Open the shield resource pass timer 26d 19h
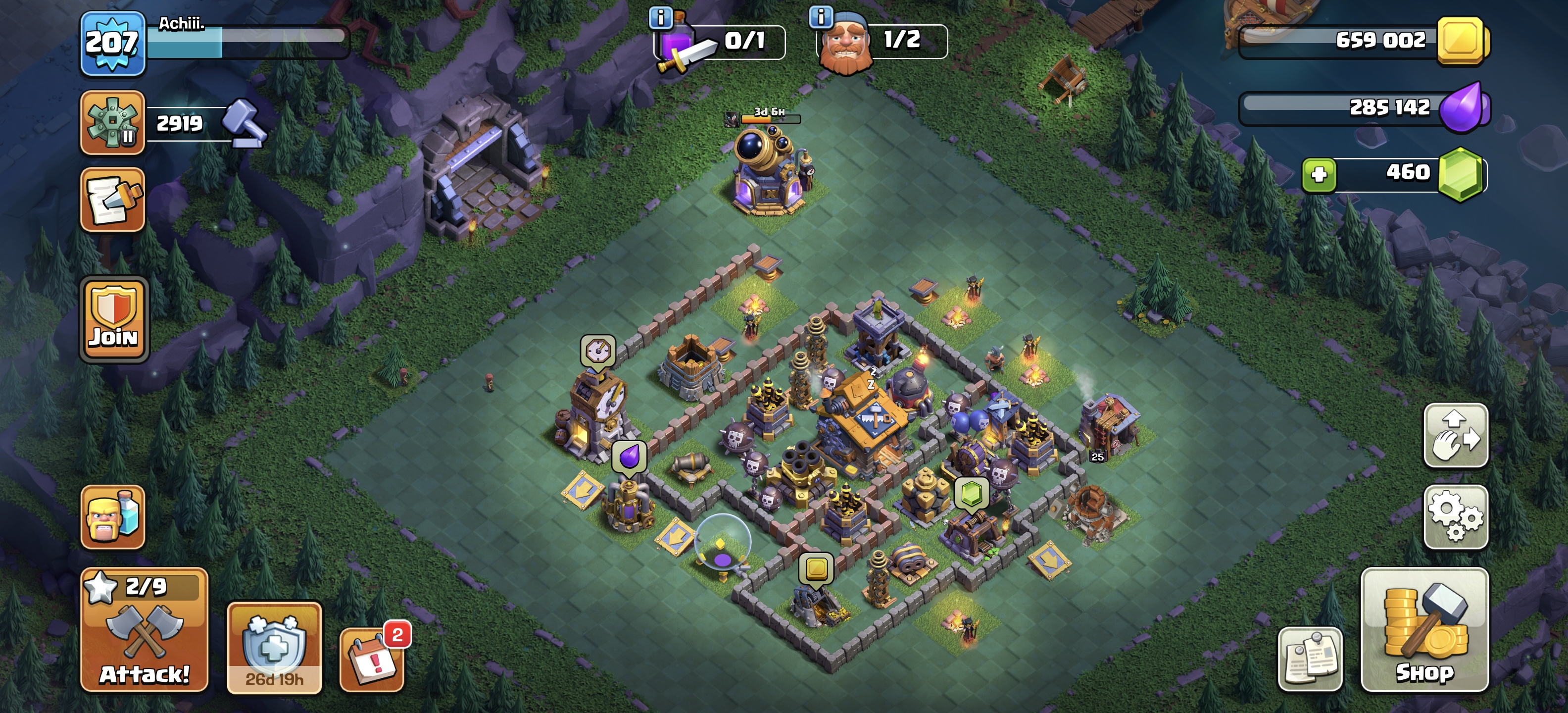 [274, 648]
